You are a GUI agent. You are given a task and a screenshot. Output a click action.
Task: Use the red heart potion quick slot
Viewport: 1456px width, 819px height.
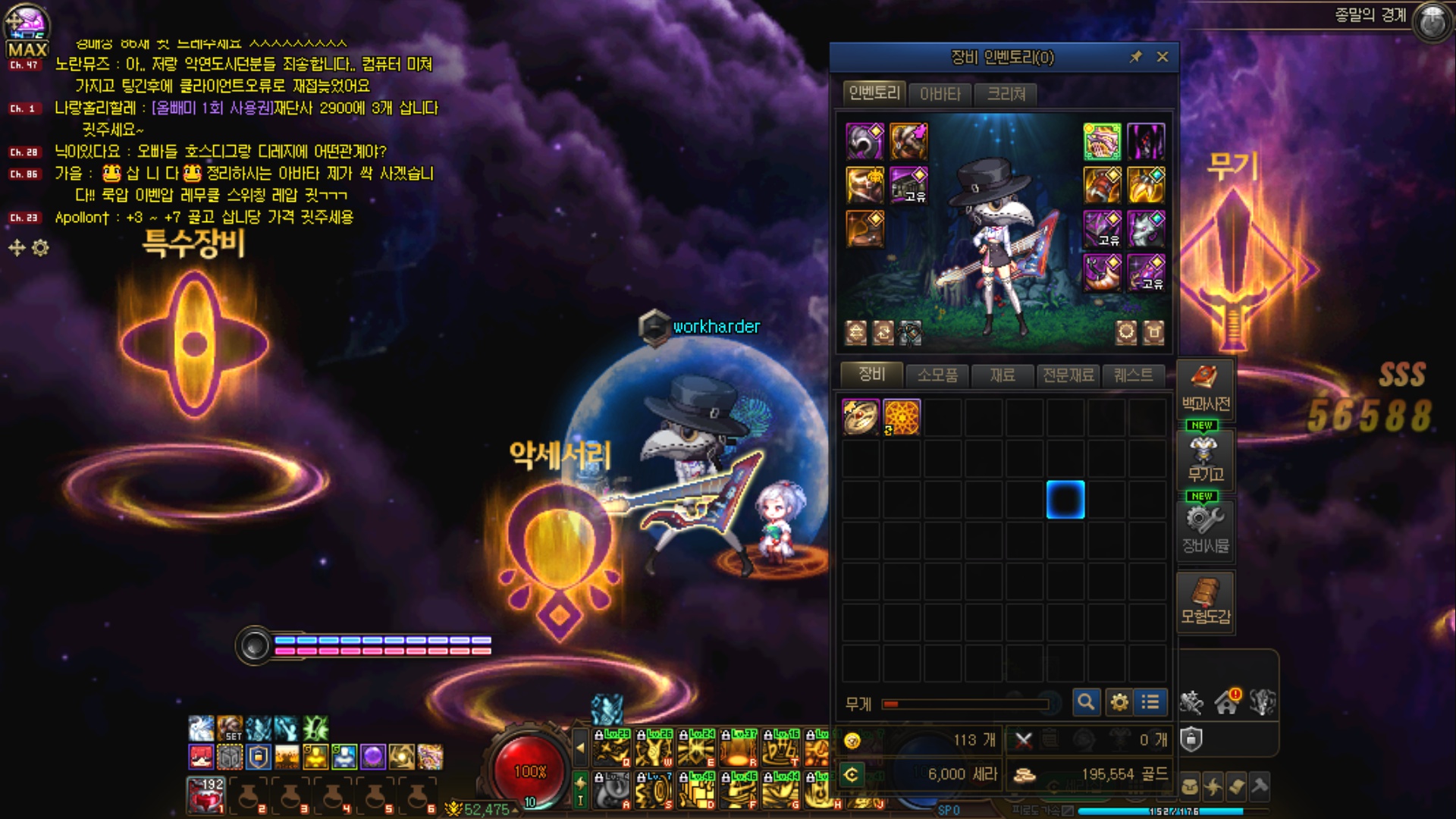206,795
